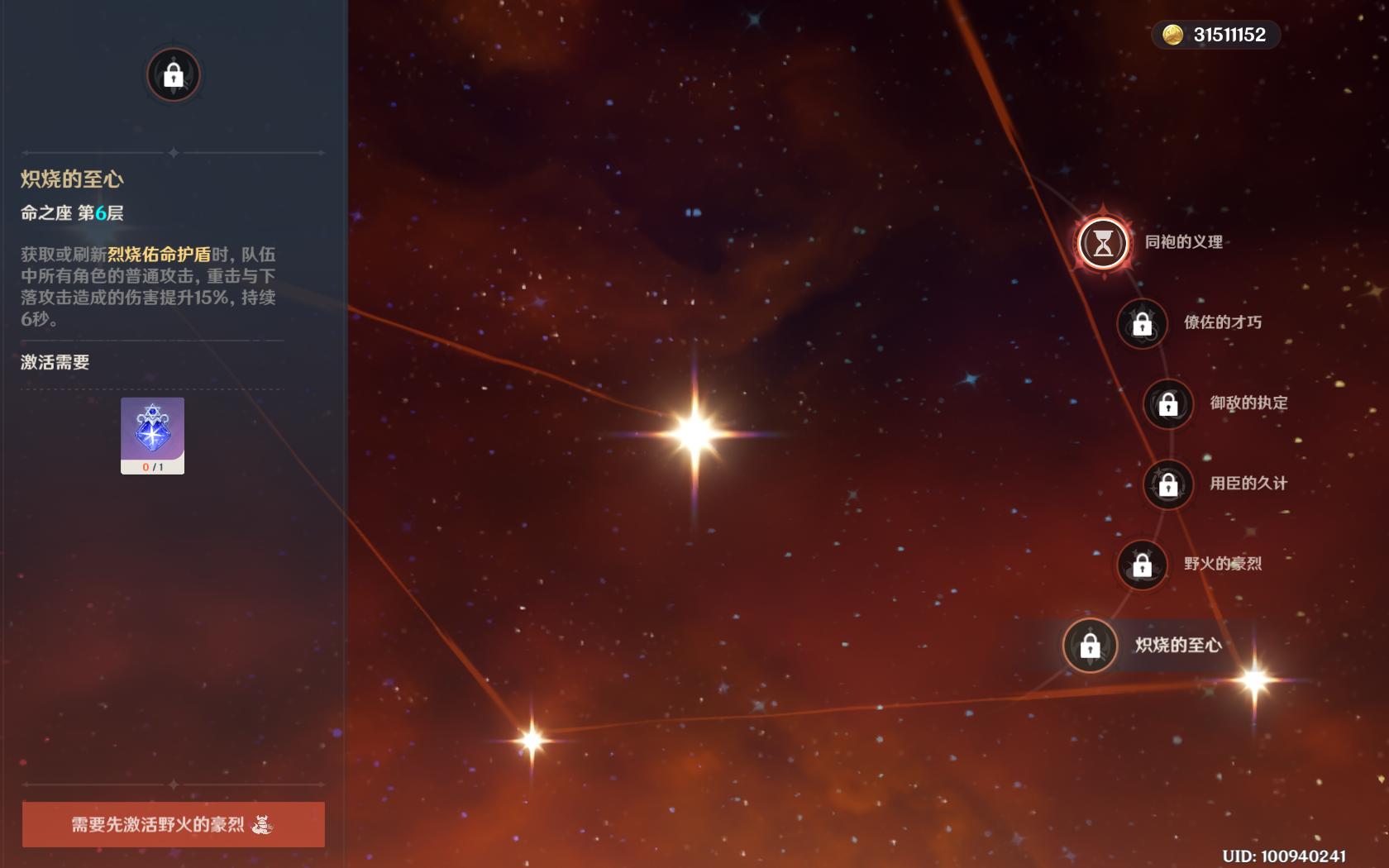Select the 同袍的义理 constellation node
1389x868 pixels.
coord(1103,243)
